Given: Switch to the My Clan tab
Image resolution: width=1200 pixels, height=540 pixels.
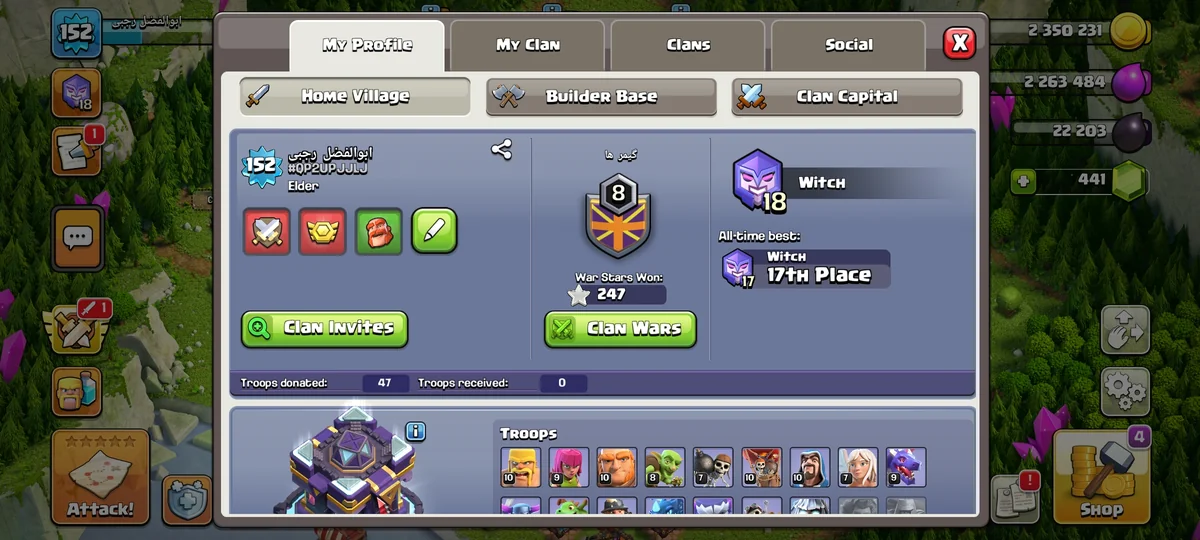Looking at the screenshot, I should pos(528,45).
